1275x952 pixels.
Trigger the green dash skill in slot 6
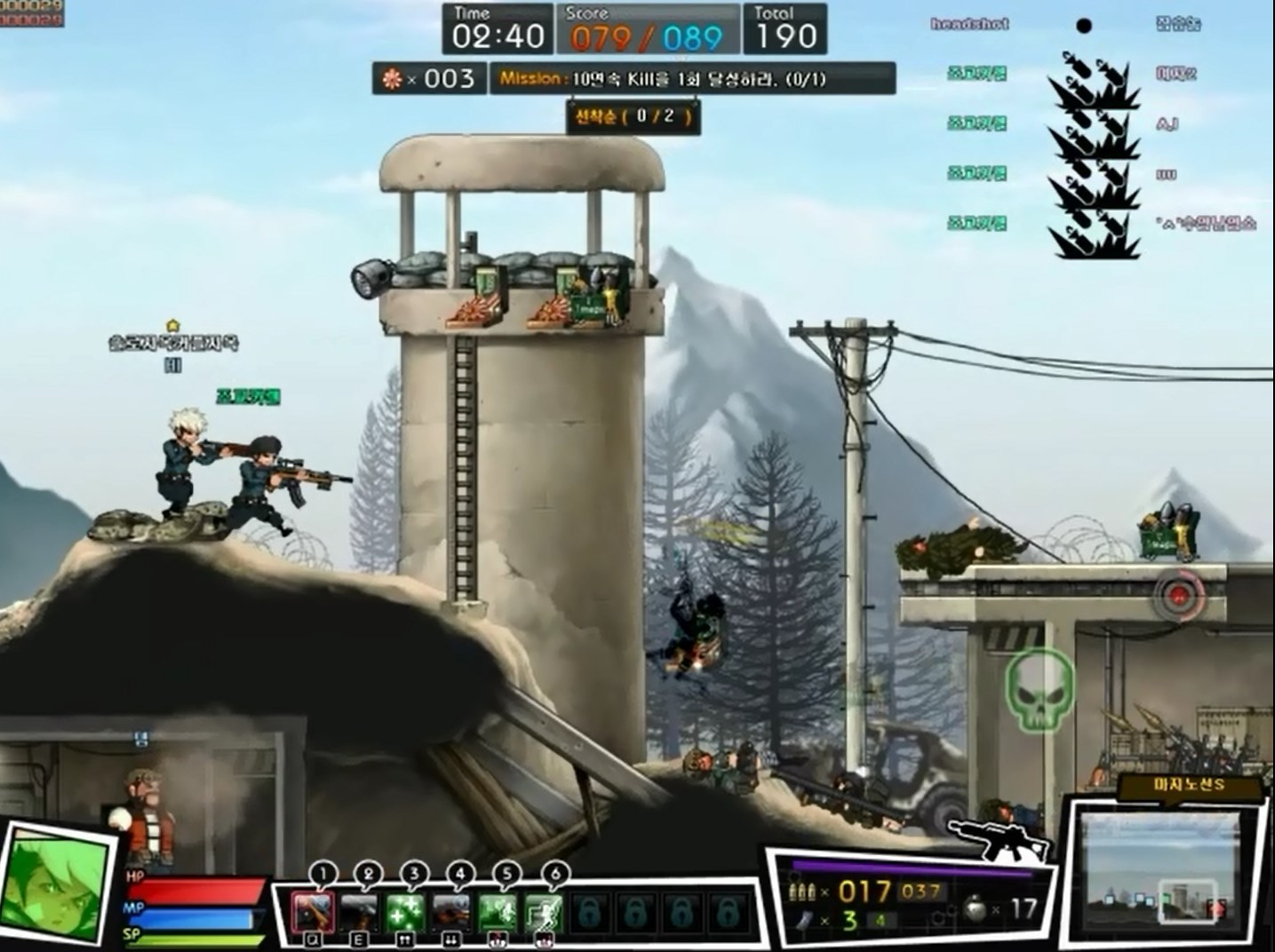pos(544,911)
